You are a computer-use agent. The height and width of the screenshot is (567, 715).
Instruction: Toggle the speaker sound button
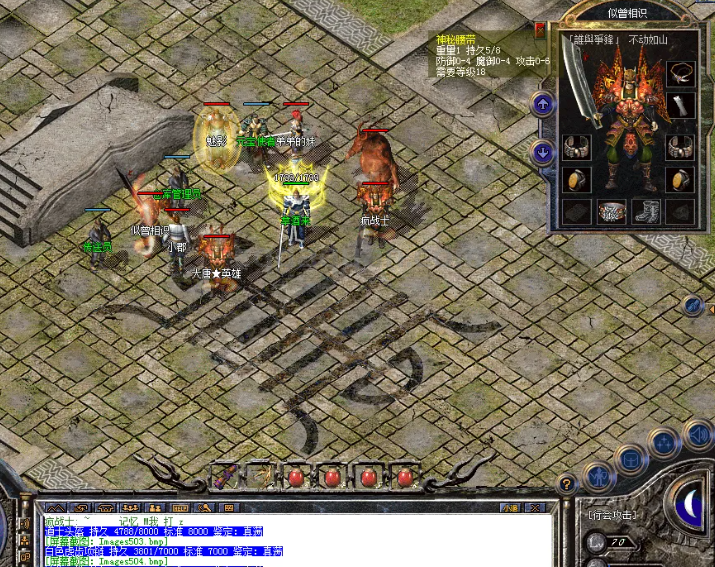point(698,435)
